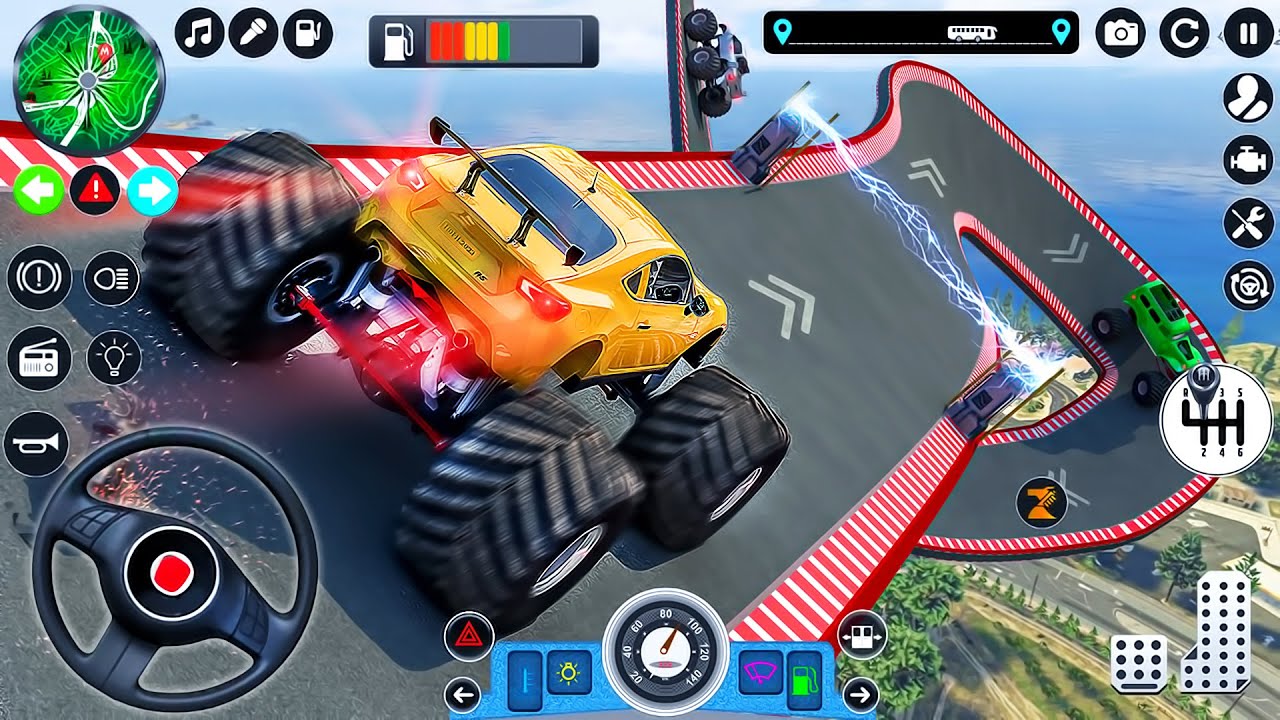Switch view with the camera button

click(x=1120, y=34)
